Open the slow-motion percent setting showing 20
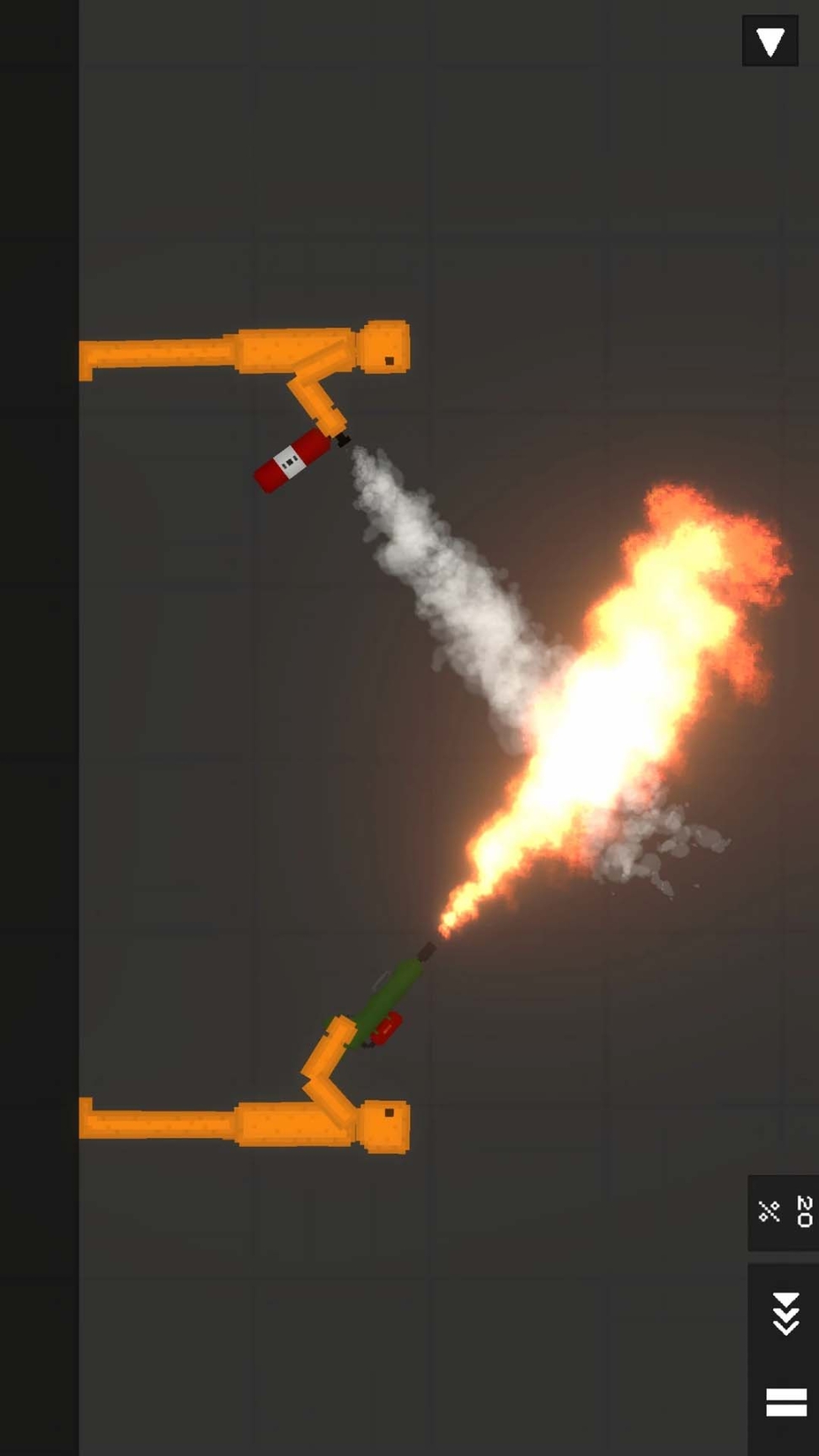The height and width of the screenshot is (1456, 819). click(784, 1212)
